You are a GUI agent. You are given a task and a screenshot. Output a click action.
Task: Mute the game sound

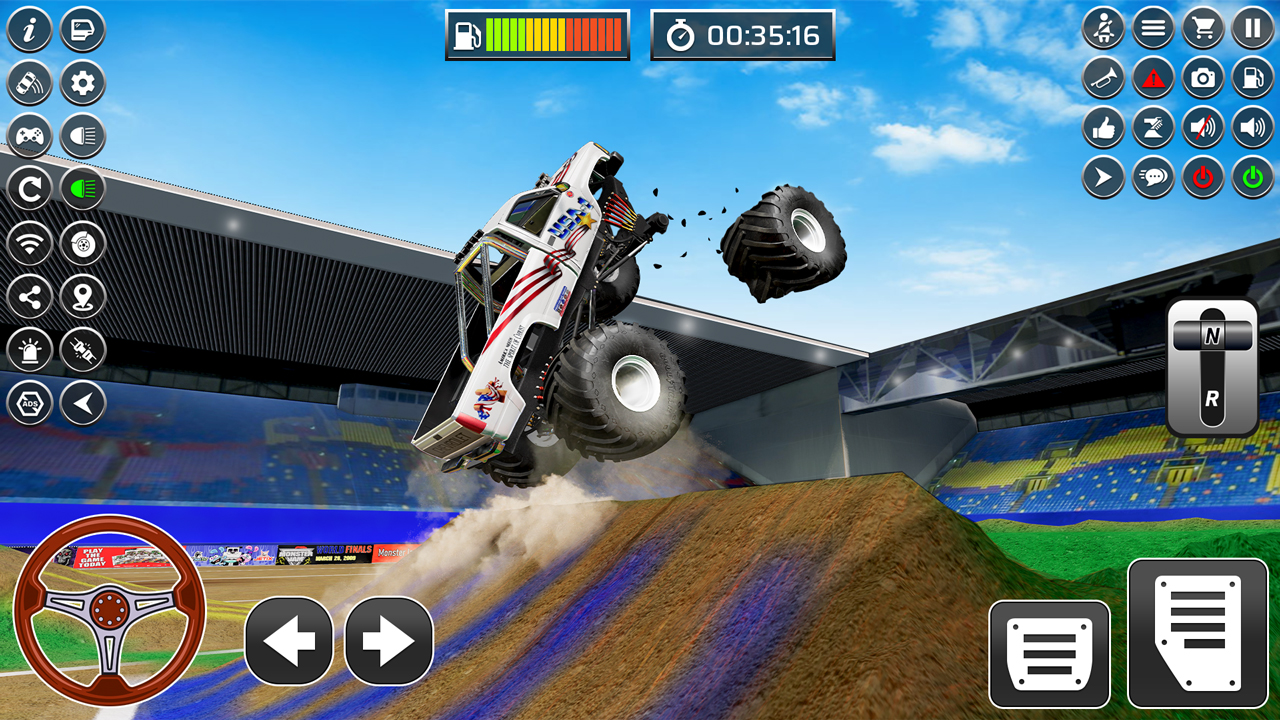(1201, 128)
